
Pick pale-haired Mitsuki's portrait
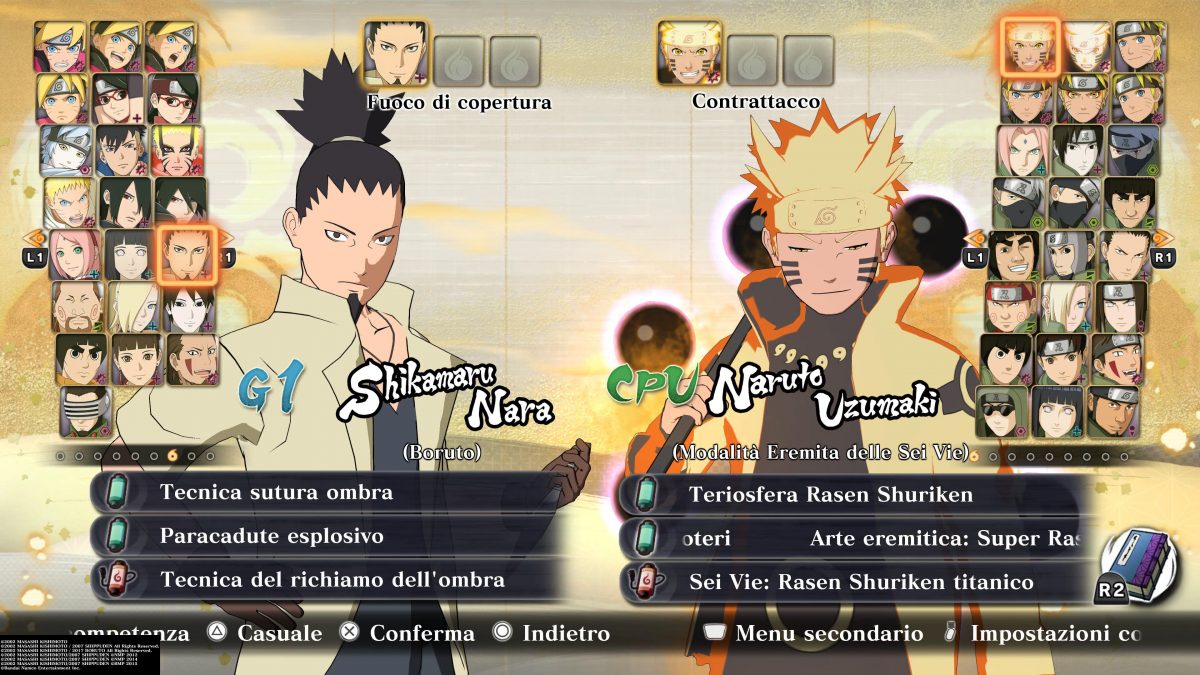tap(66, 149)
